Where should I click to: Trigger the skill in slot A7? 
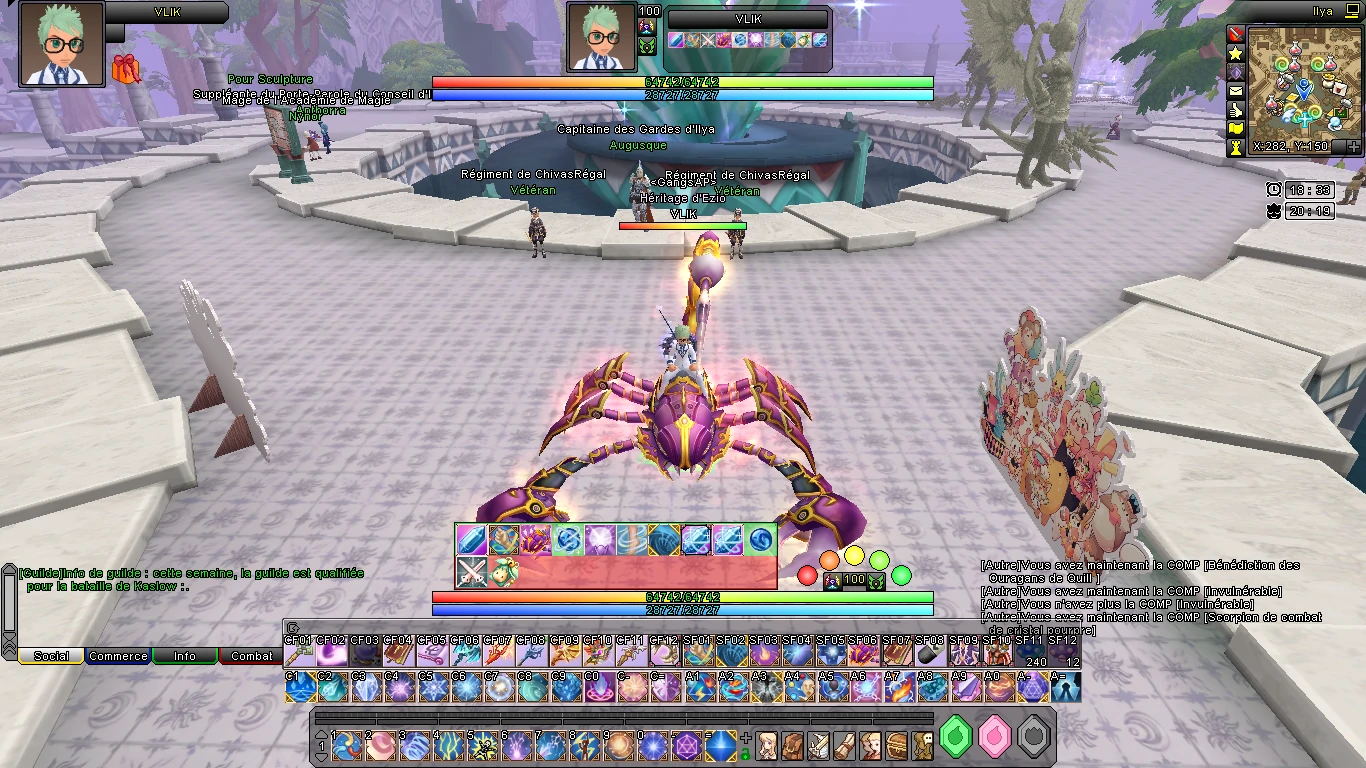point(898,688)
